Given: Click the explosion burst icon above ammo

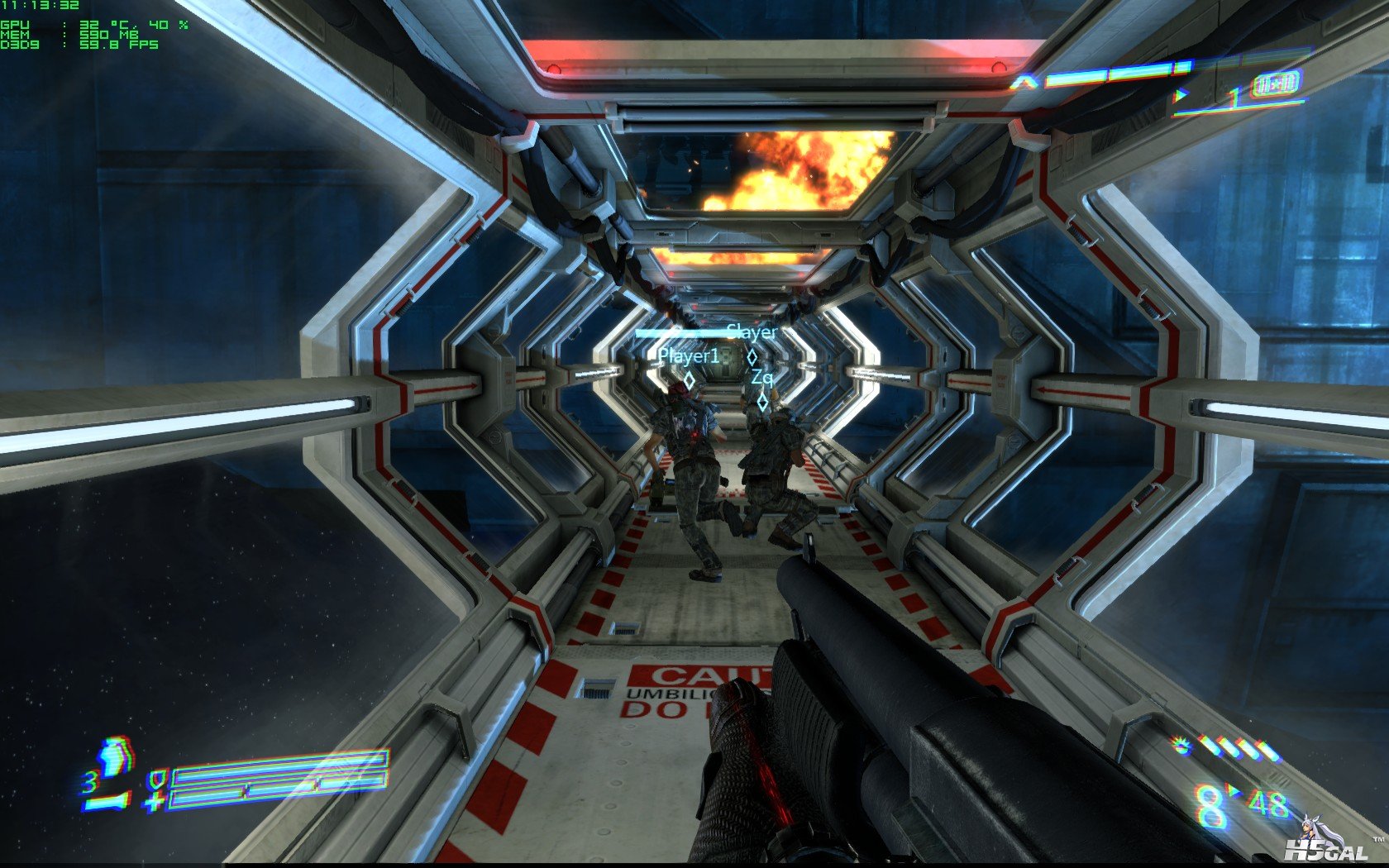Looking at the screenshot, I should point(1183,746).
